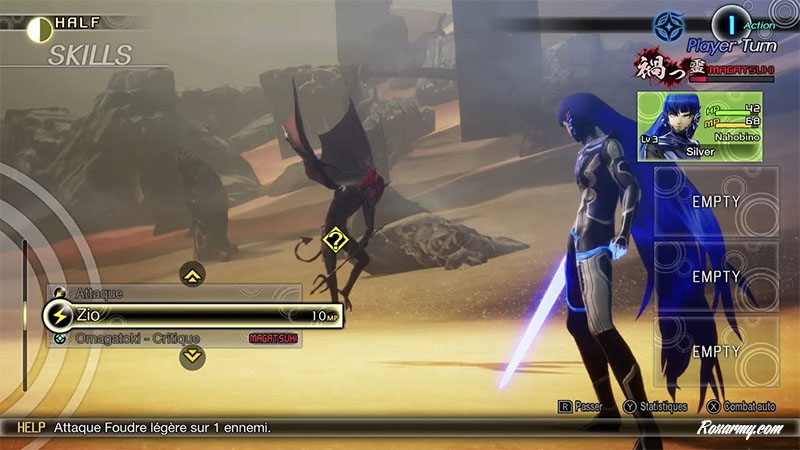
Task: Choose the Attaque skill entry
Action: [175, 292]
